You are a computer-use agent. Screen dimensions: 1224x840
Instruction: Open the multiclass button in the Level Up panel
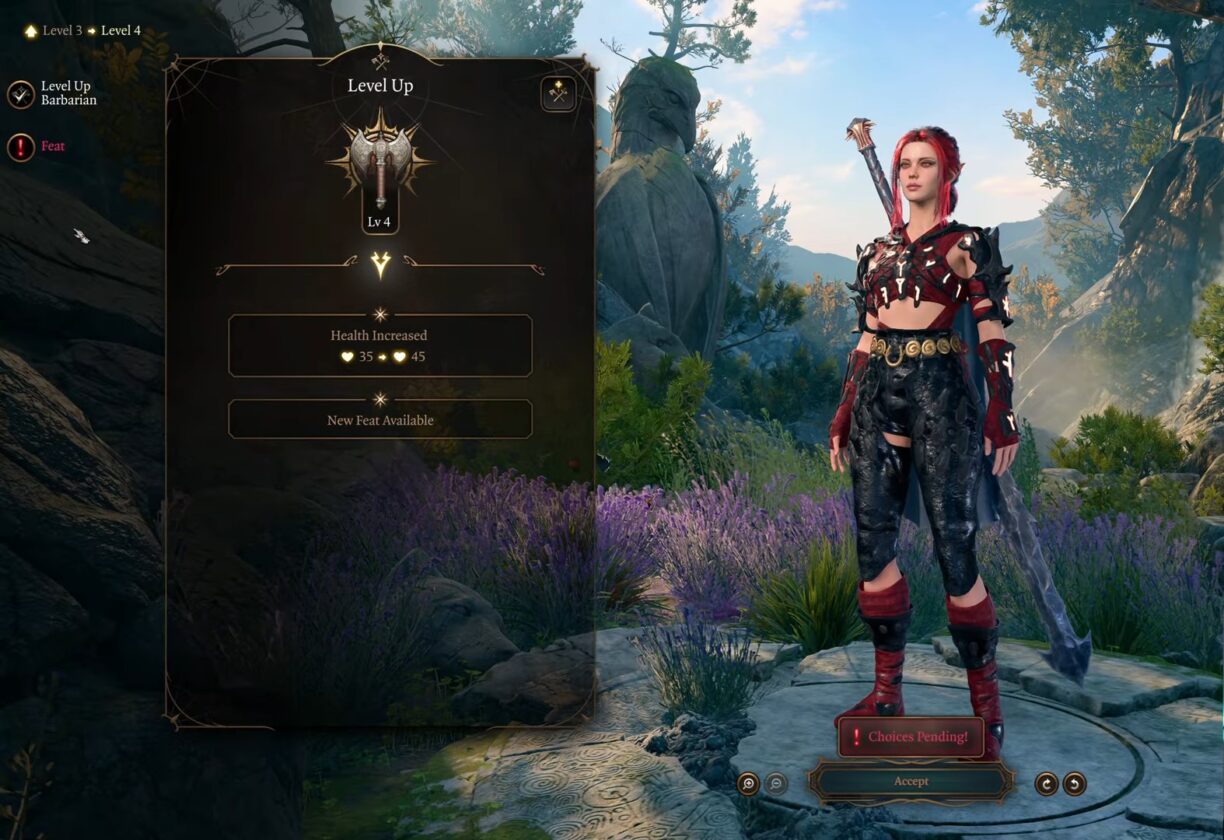click(558, 94)
